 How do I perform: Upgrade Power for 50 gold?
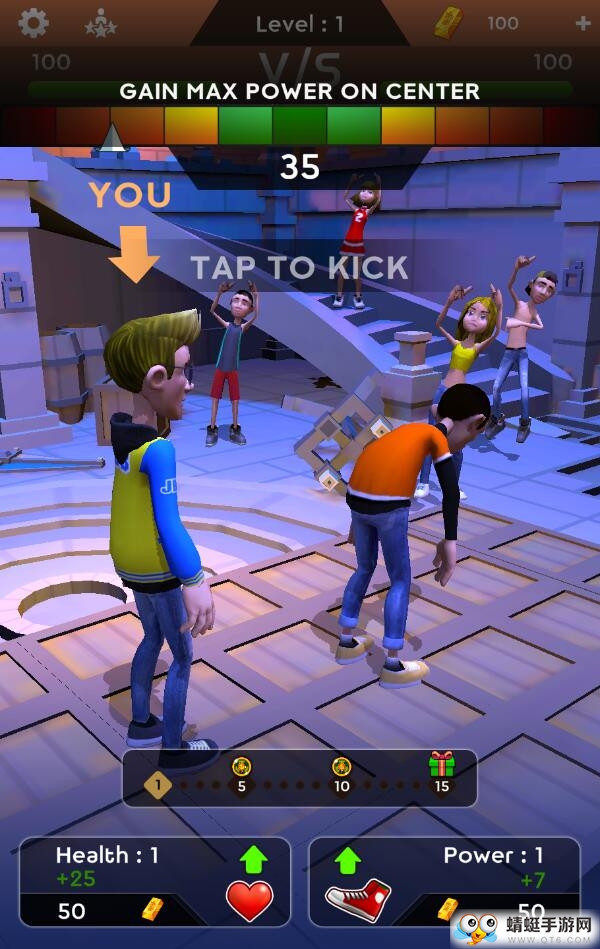point(444,881)
